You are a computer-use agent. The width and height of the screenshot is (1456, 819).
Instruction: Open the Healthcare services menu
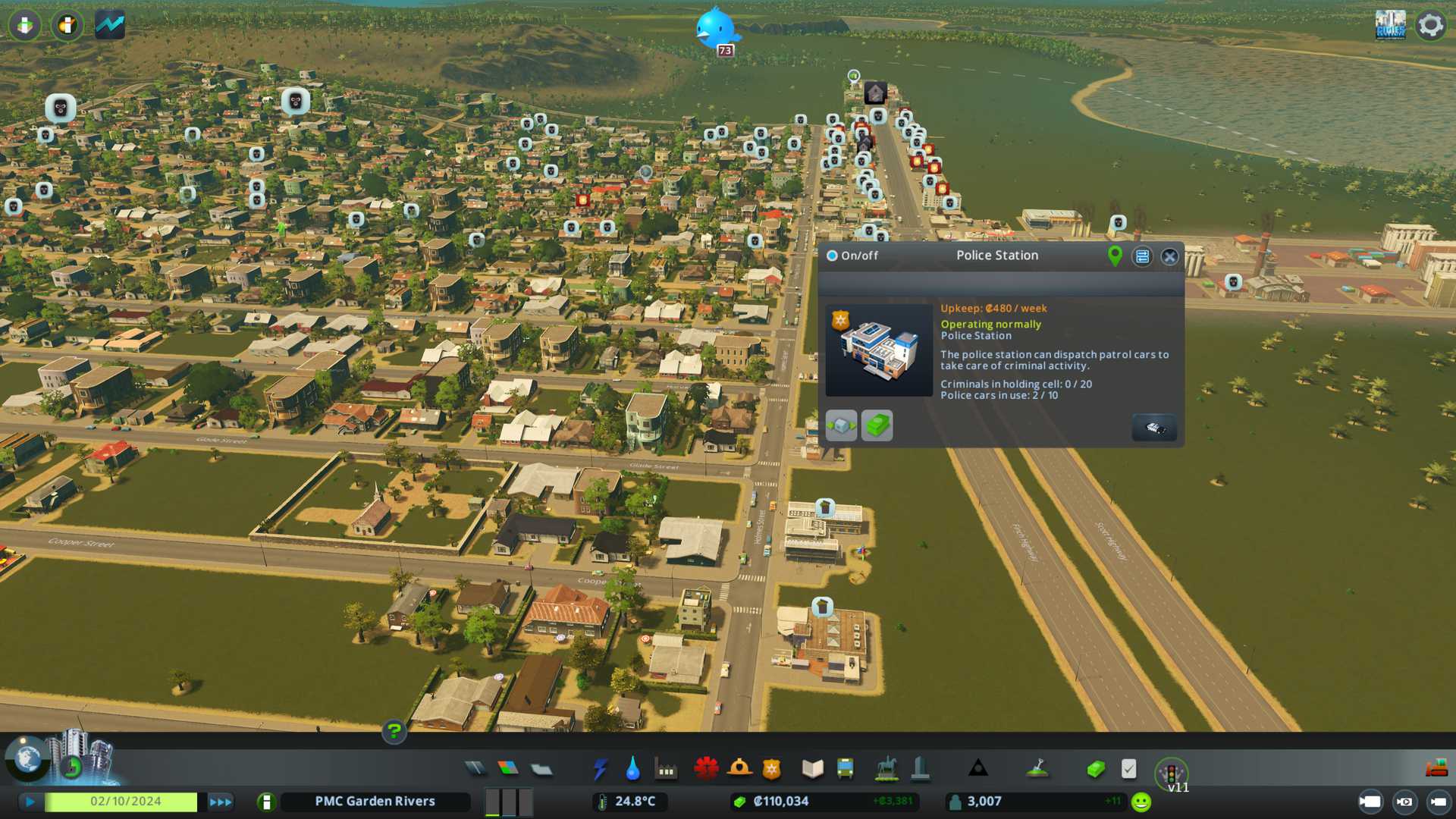click(x=706, y=769)
